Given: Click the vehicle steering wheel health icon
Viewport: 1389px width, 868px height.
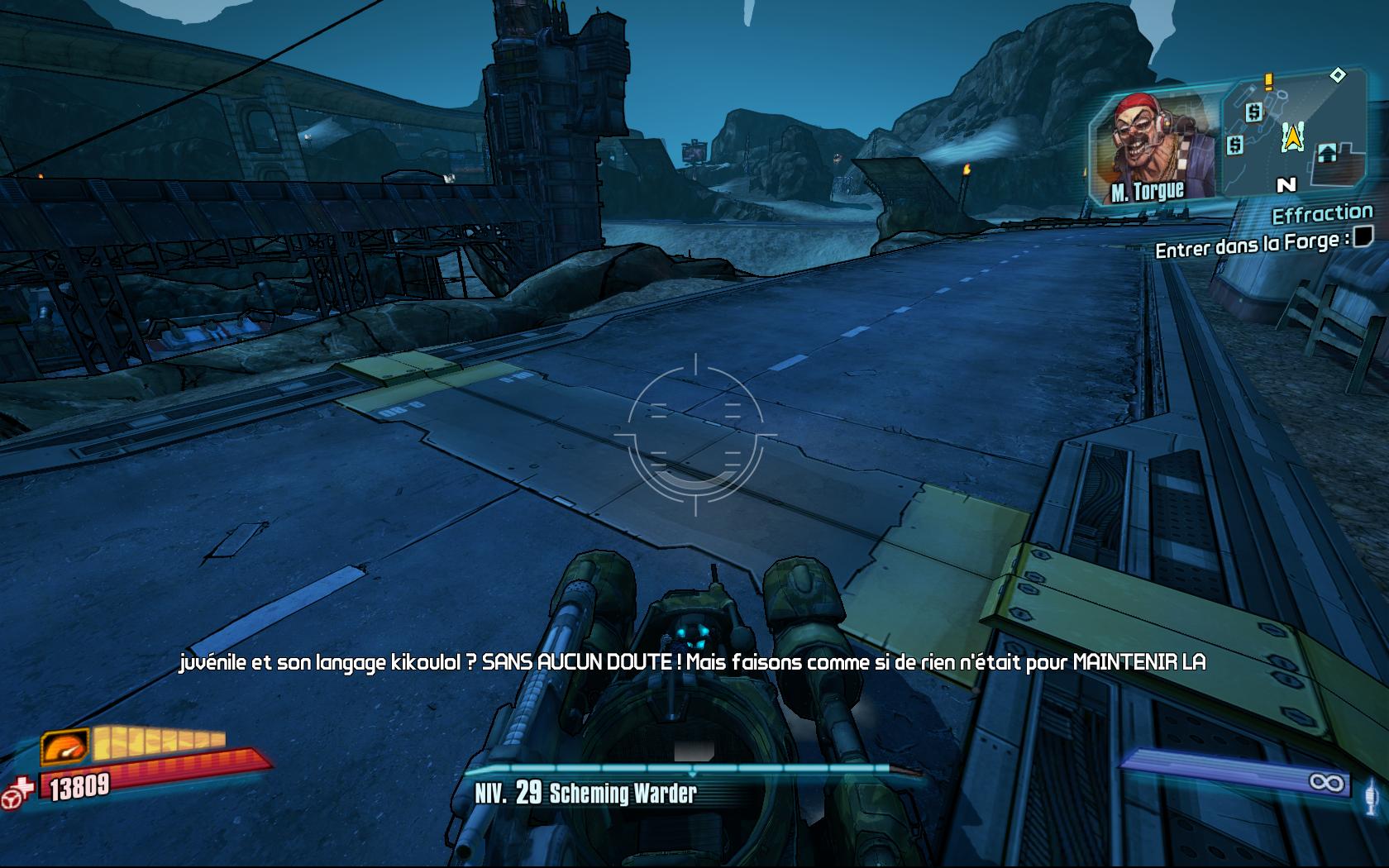Looking at the screenshot, I should point(18,791).
